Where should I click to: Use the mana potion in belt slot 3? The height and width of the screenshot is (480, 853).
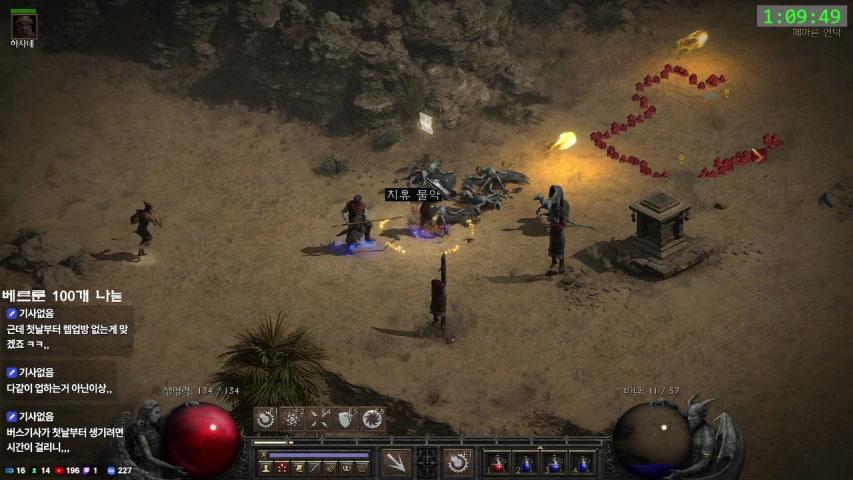553,463
